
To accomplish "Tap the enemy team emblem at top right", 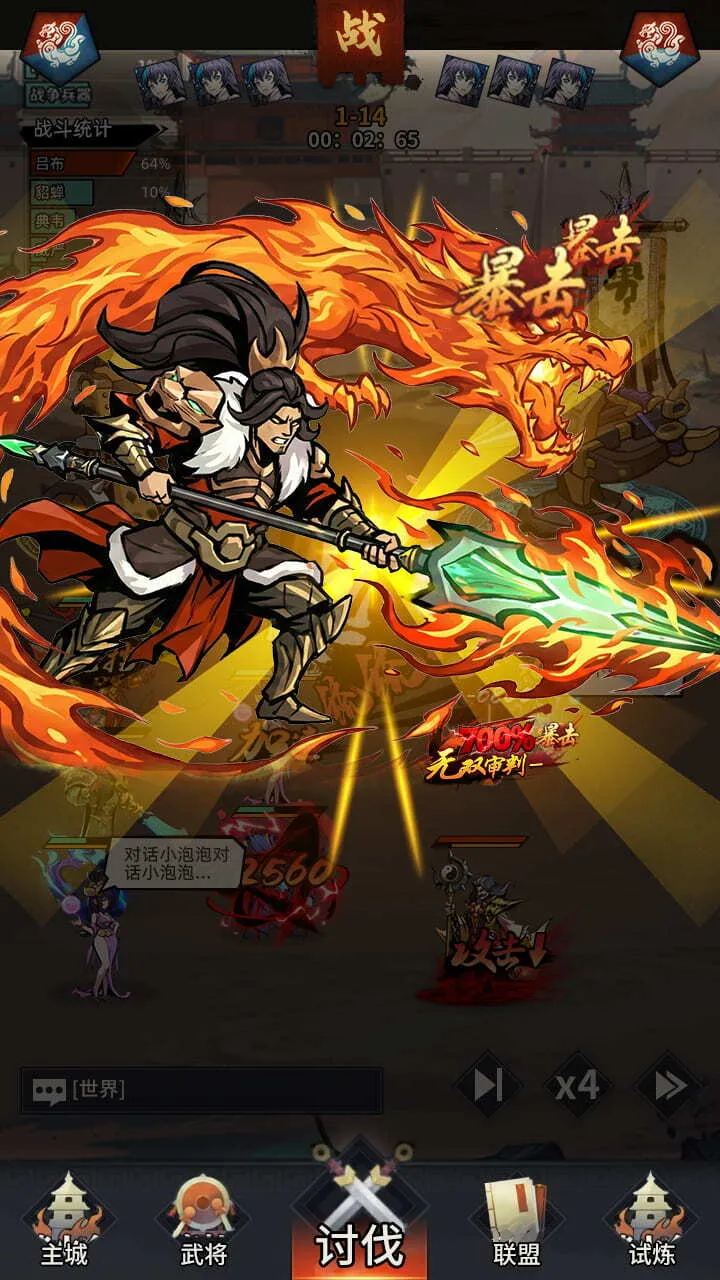I will point(659,47).
